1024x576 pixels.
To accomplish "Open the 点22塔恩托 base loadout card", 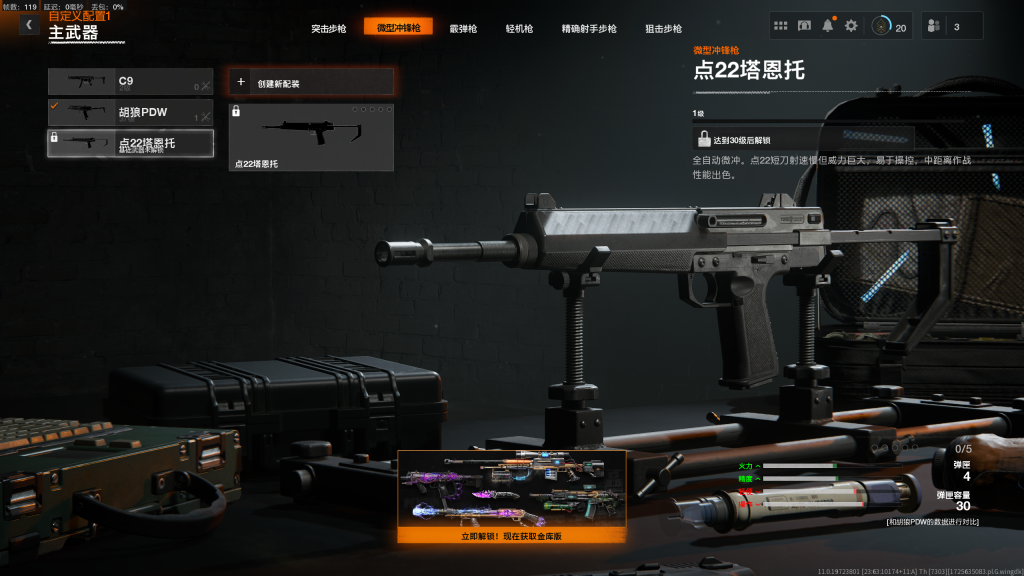I will point(311,137).
